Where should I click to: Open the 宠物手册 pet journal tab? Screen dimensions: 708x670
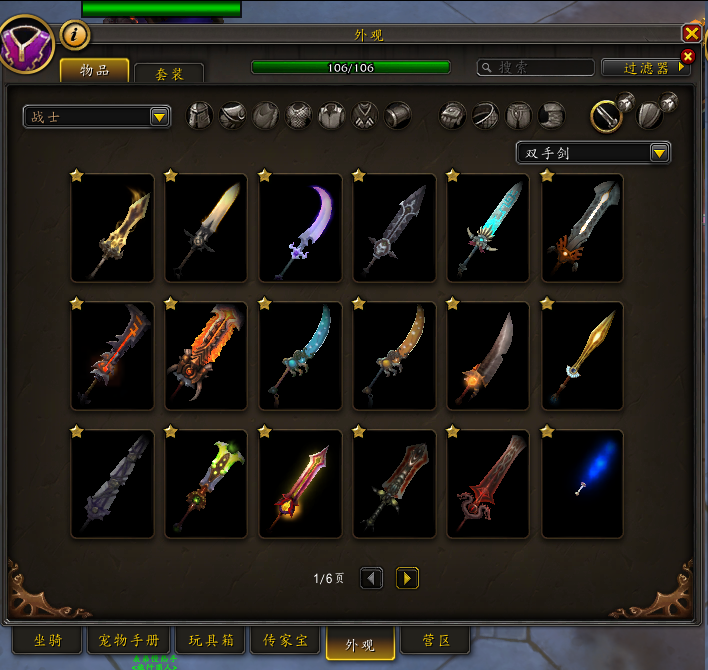coord(129,641)
